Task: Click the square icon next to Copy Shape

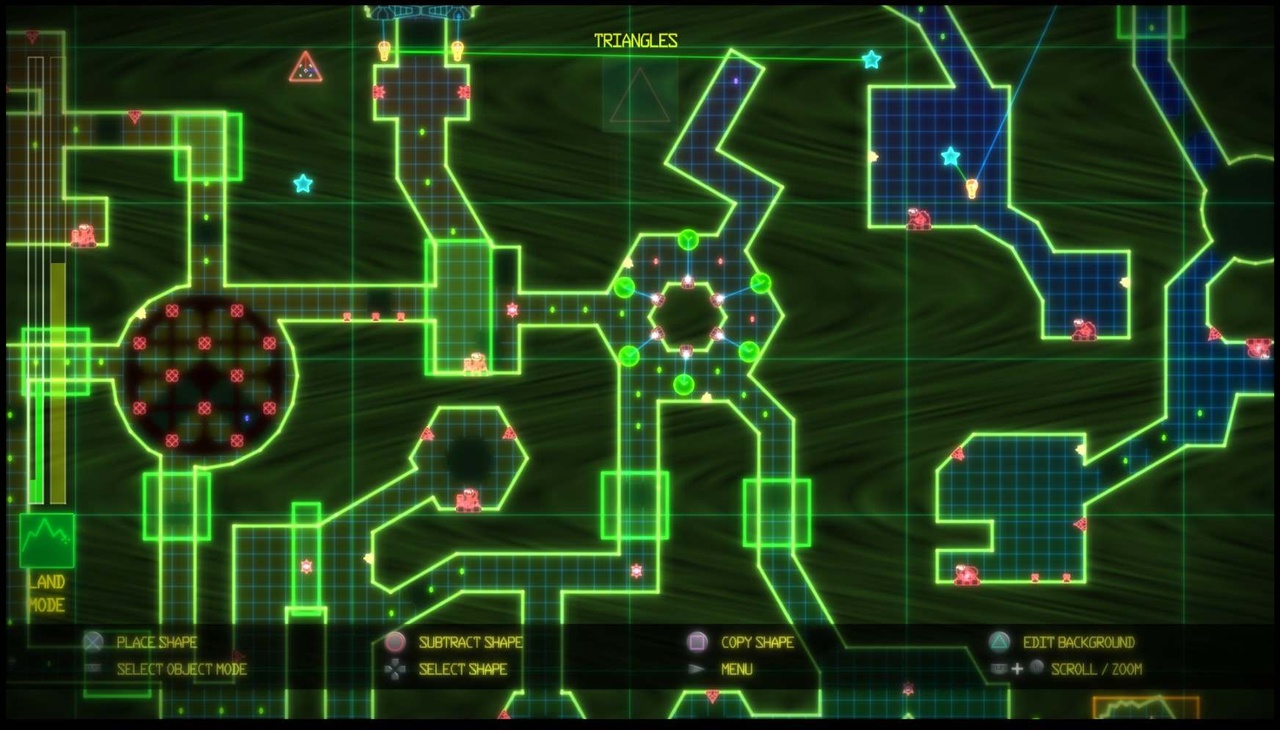Action: click(x=698, y=642)
